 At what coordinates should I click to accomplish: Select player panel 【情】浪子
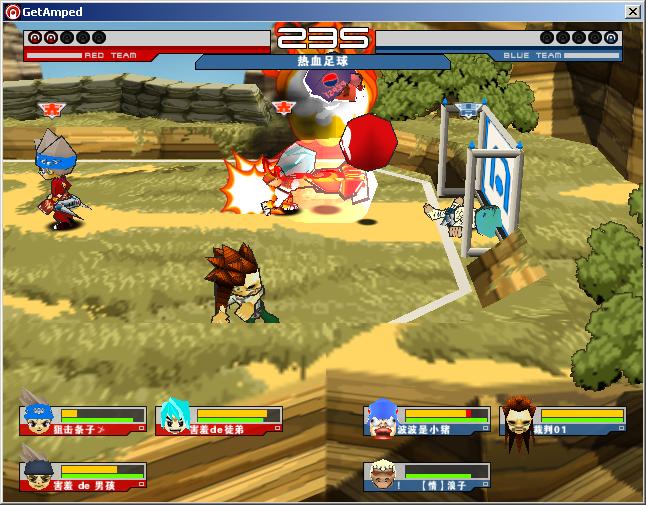coord(427,476)
